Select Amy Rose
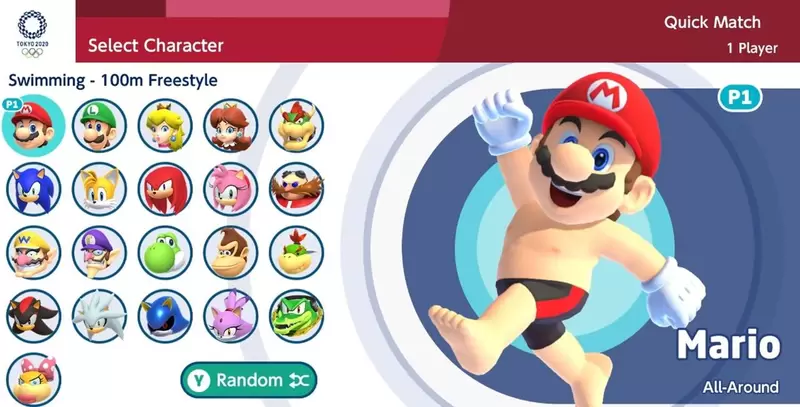 (x=230, y=189)
